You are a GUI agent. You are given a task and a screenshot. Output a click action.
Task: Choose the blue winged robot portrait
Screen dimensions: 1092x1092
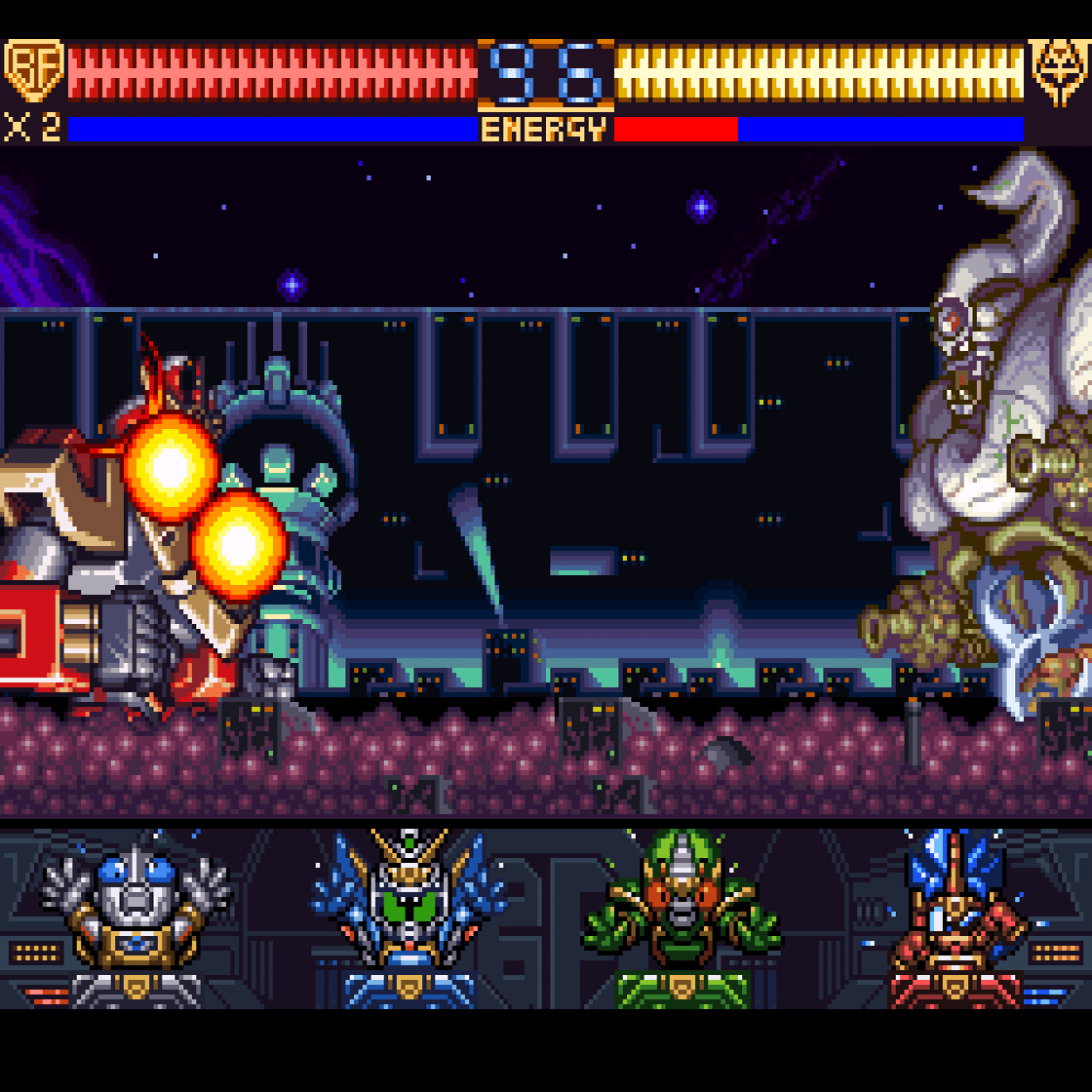click(409, 916)
